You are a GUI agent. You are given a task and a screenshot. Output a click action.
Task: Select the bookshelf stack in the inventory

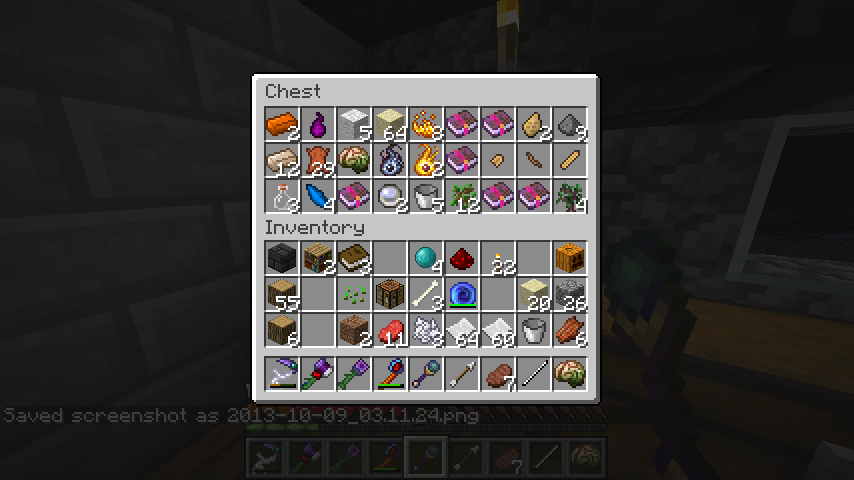click(x=318, y=258)
